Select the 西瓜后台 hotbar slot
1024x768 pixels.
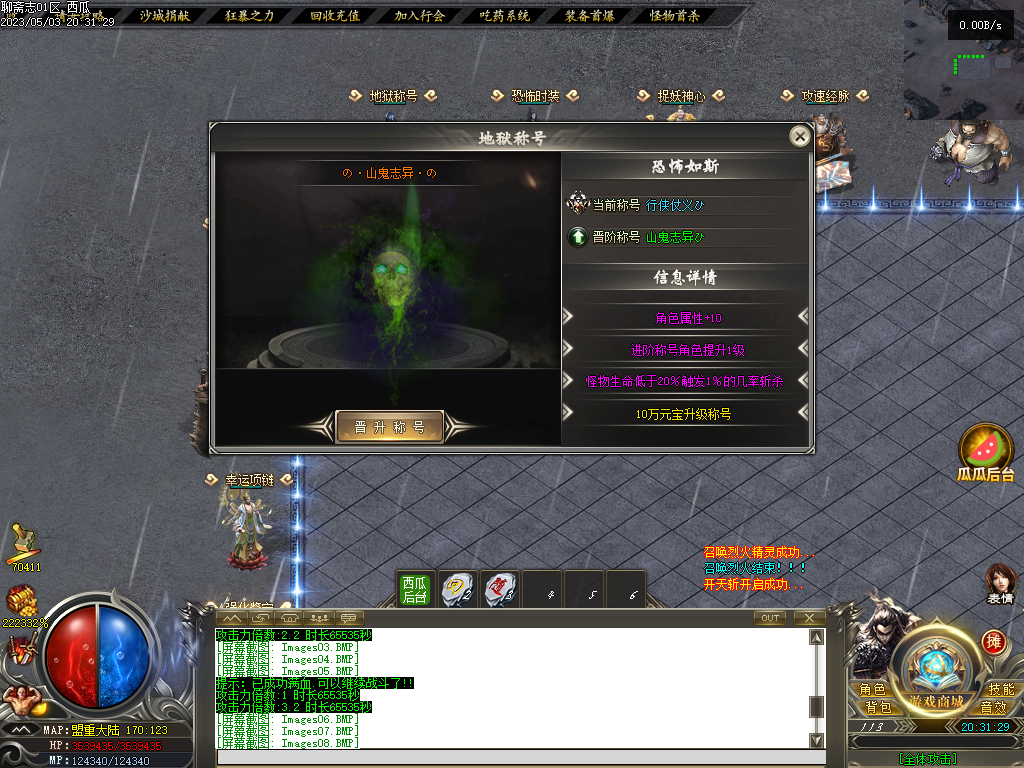[x=415, y=589]
